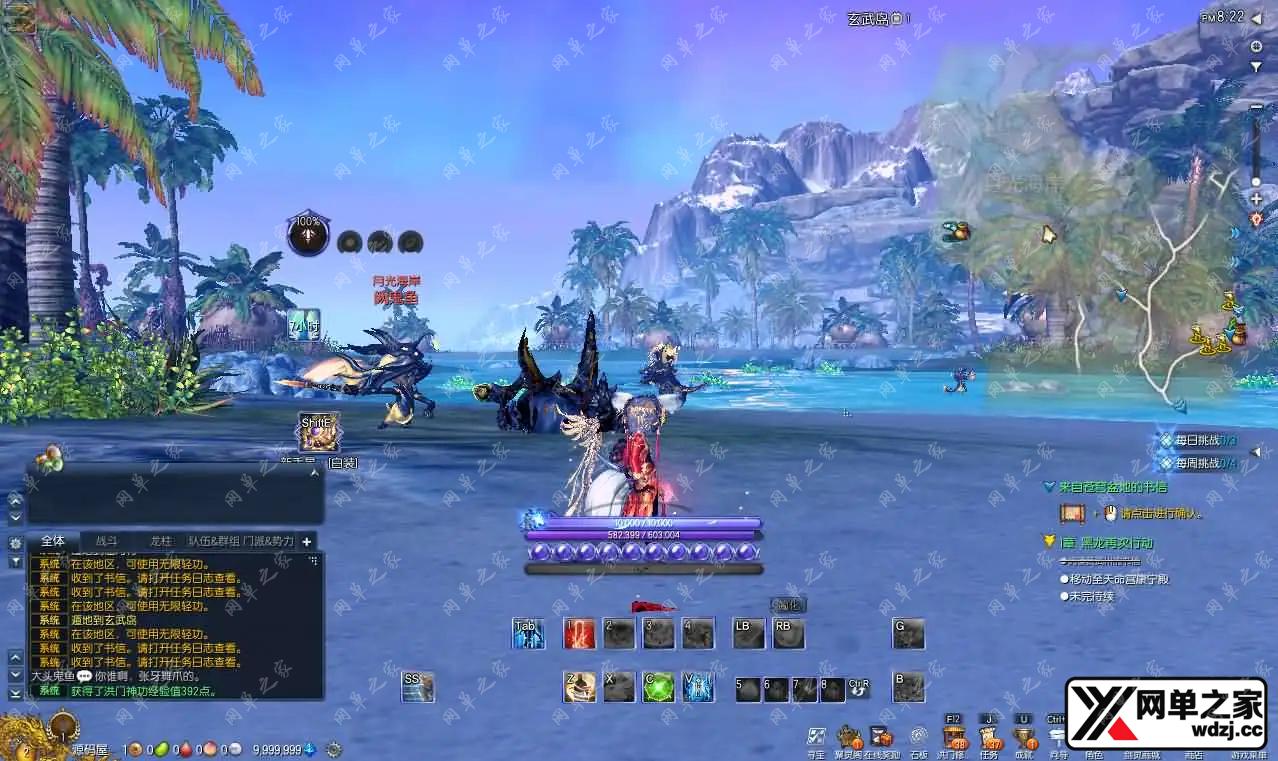The width and height of the screenshot is (1278, 761).
Task: Open the 聚灵阁 icon in bottom bar
Action: point(849,739)
